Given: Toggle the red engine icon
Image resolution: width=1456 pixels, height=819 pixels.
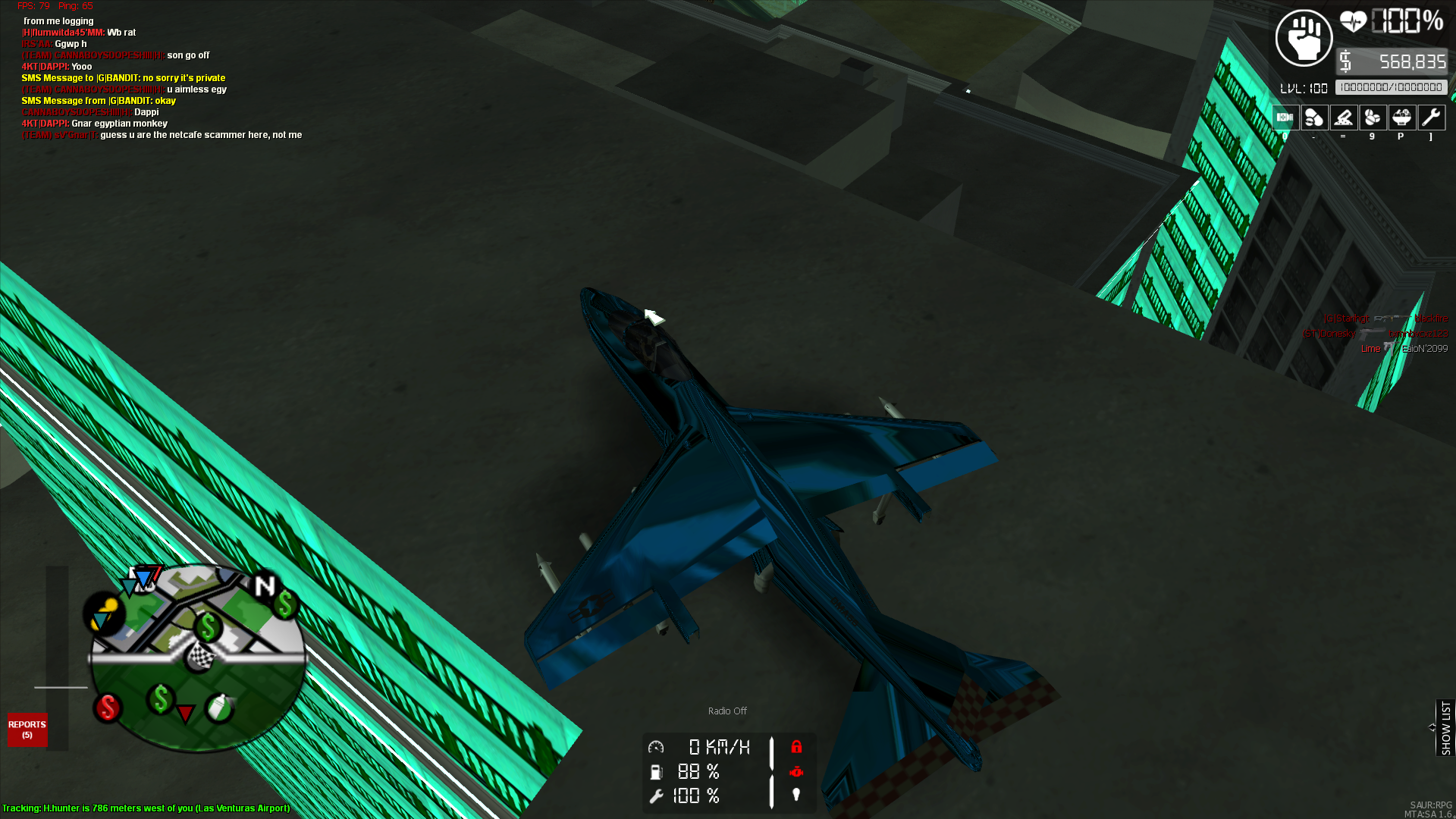Looking at the screenshot, I should tap(796, 771).
